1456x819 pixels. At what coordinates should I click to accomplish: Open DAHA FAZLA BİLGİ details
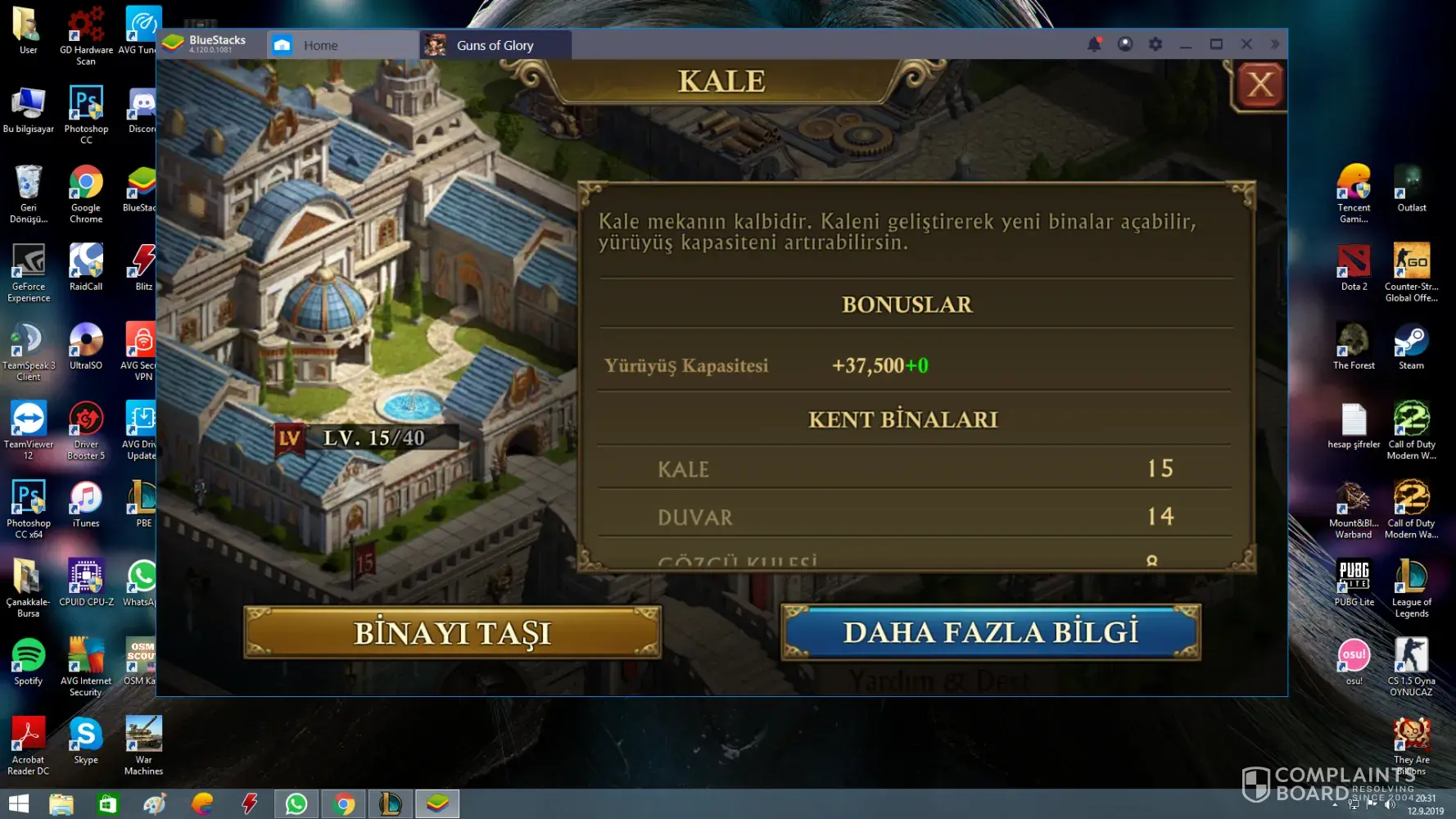click(991, 632)
